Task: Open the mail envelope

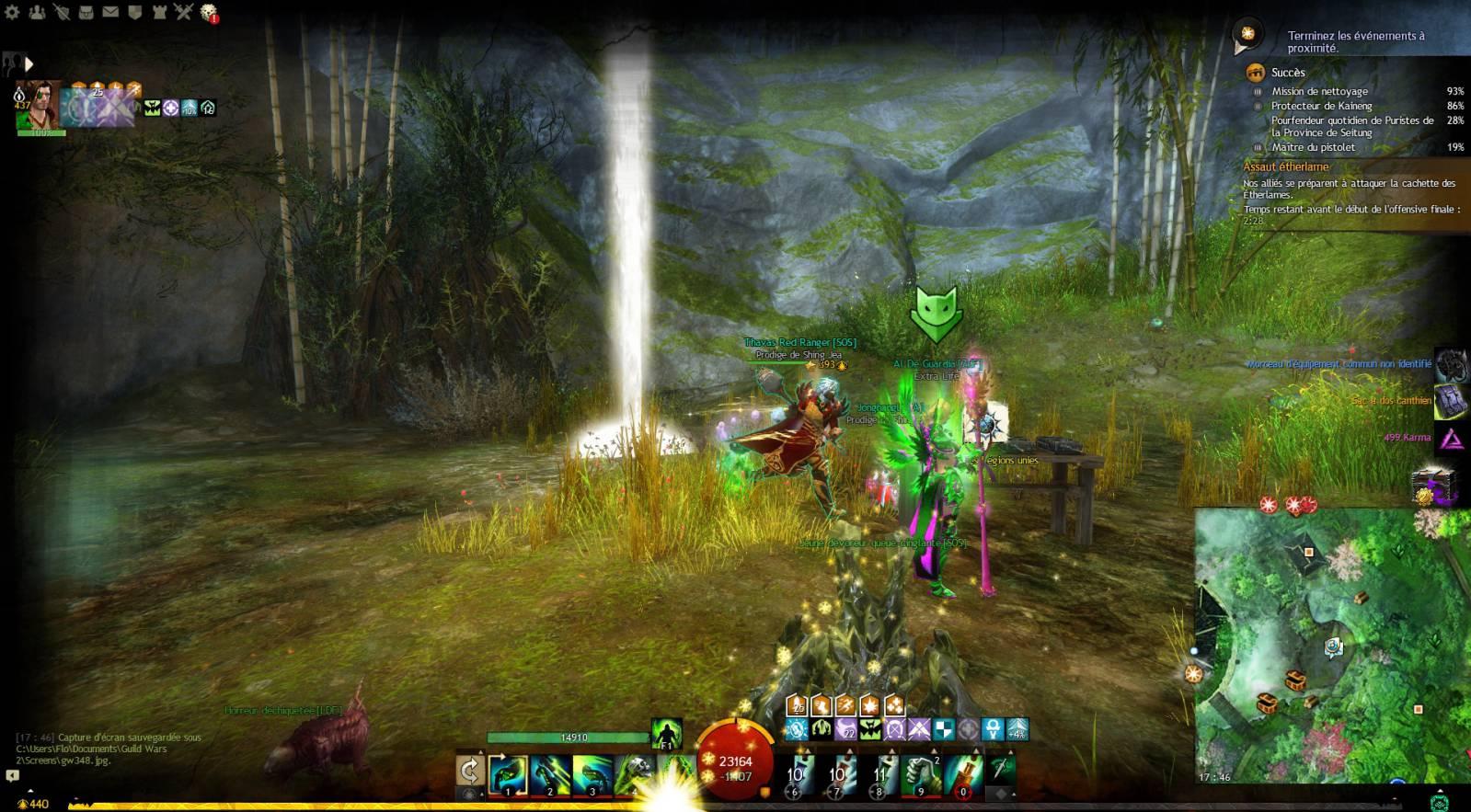Action: 110,12
